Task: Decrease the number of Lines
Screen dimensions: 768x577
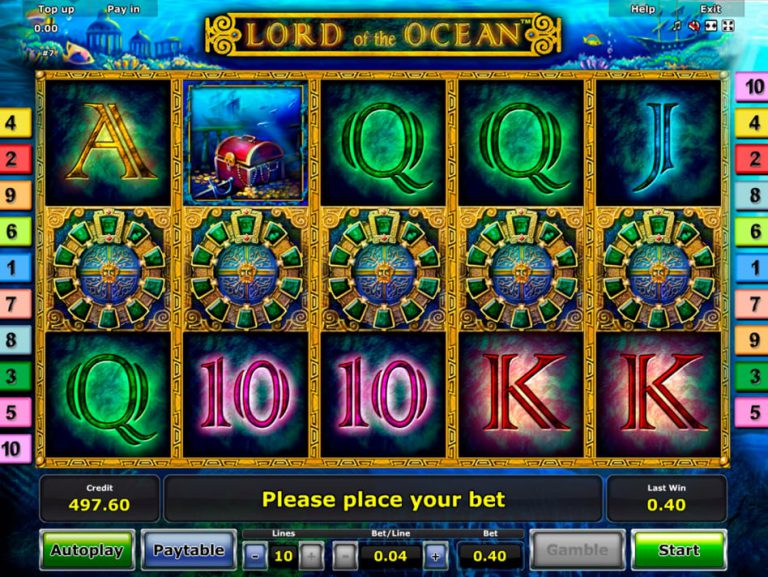Action: [255, 556]
